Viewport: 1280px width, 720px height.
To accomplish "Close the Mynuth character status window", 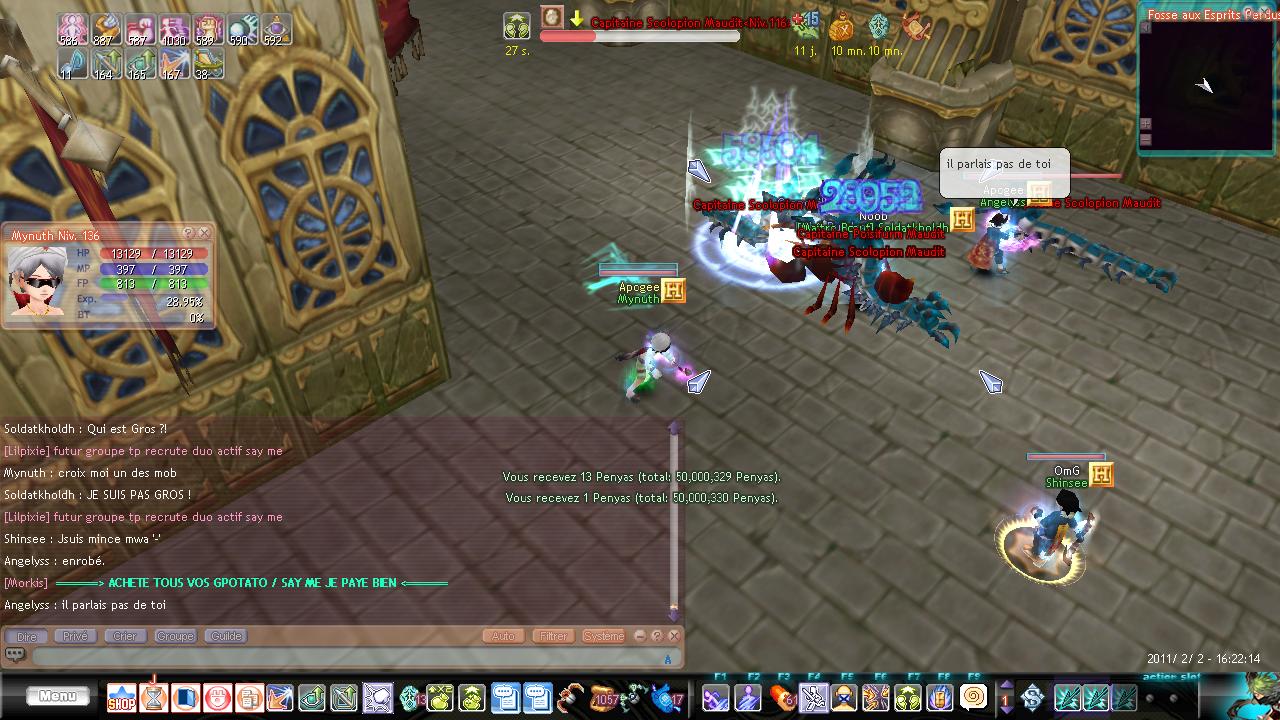I will [204, 233].
